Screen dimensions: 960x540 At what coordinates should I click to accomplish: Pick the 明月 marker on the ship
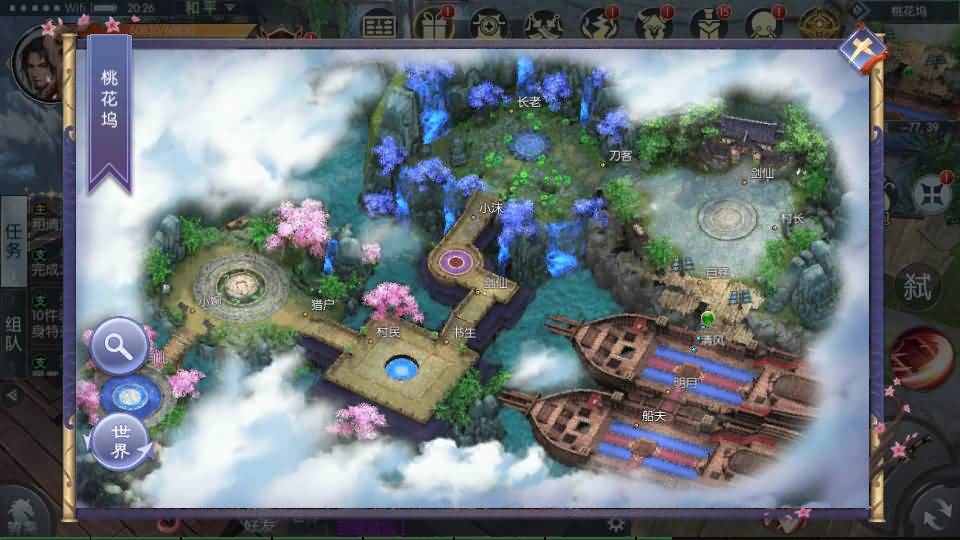tap(686, 382)
